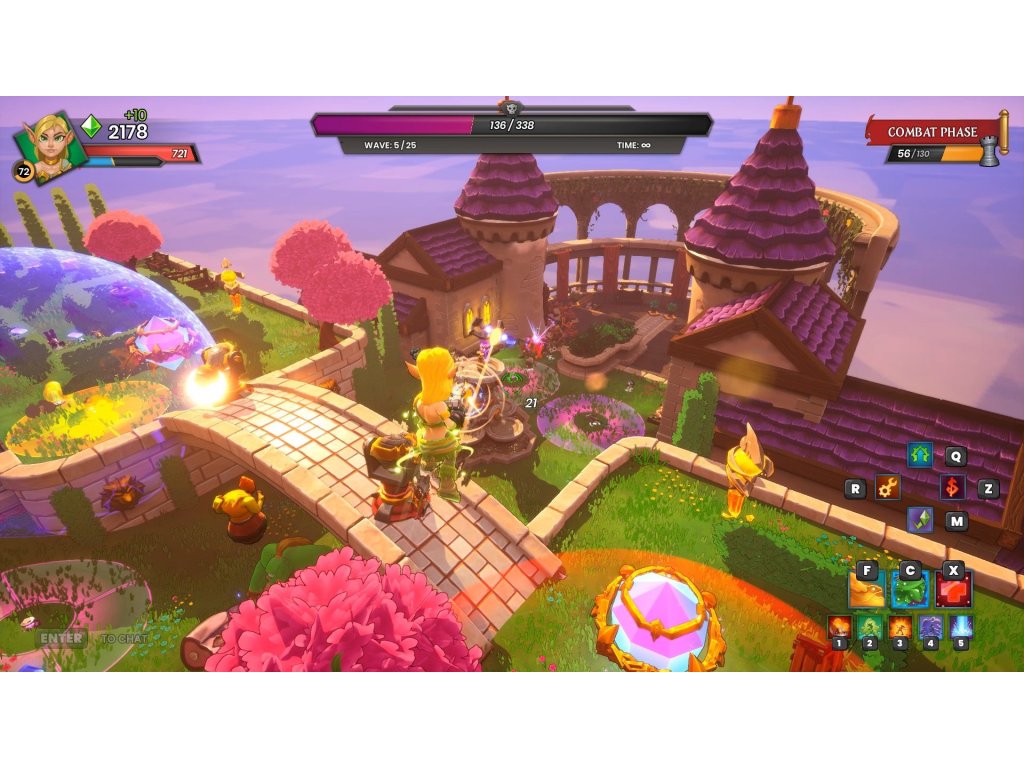Activate the red dollar-sign sell icon
The width and height of the screenshot is (1024, 768).
click(x=952, y=488)
